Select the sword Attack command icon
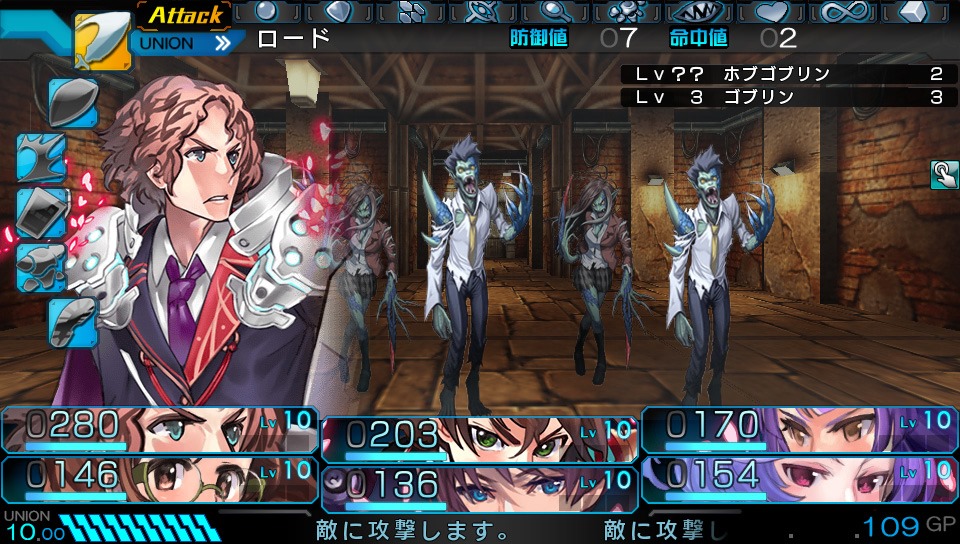The height and width of the screenshot is (544, 960). [102, 41]
